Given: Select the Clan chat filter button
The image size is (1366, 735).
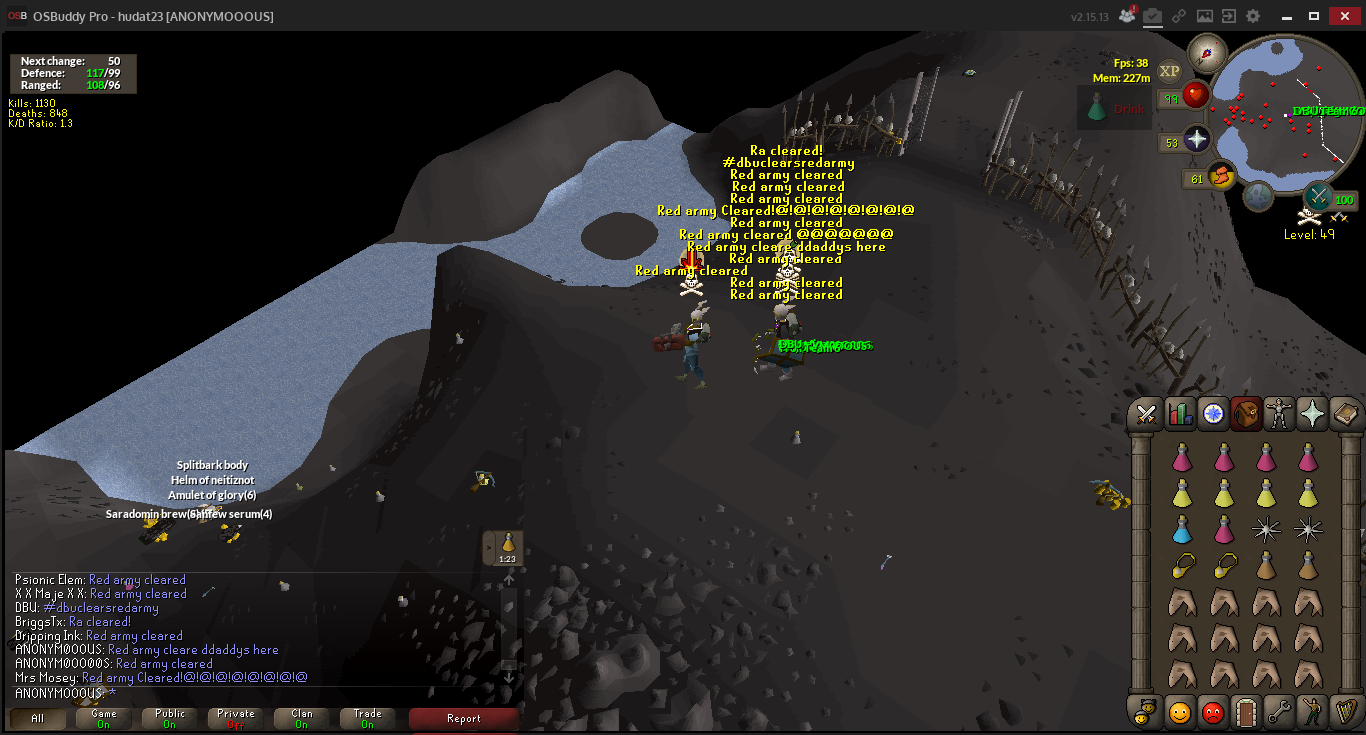Looking at the screenshot, I should [302, 718].
